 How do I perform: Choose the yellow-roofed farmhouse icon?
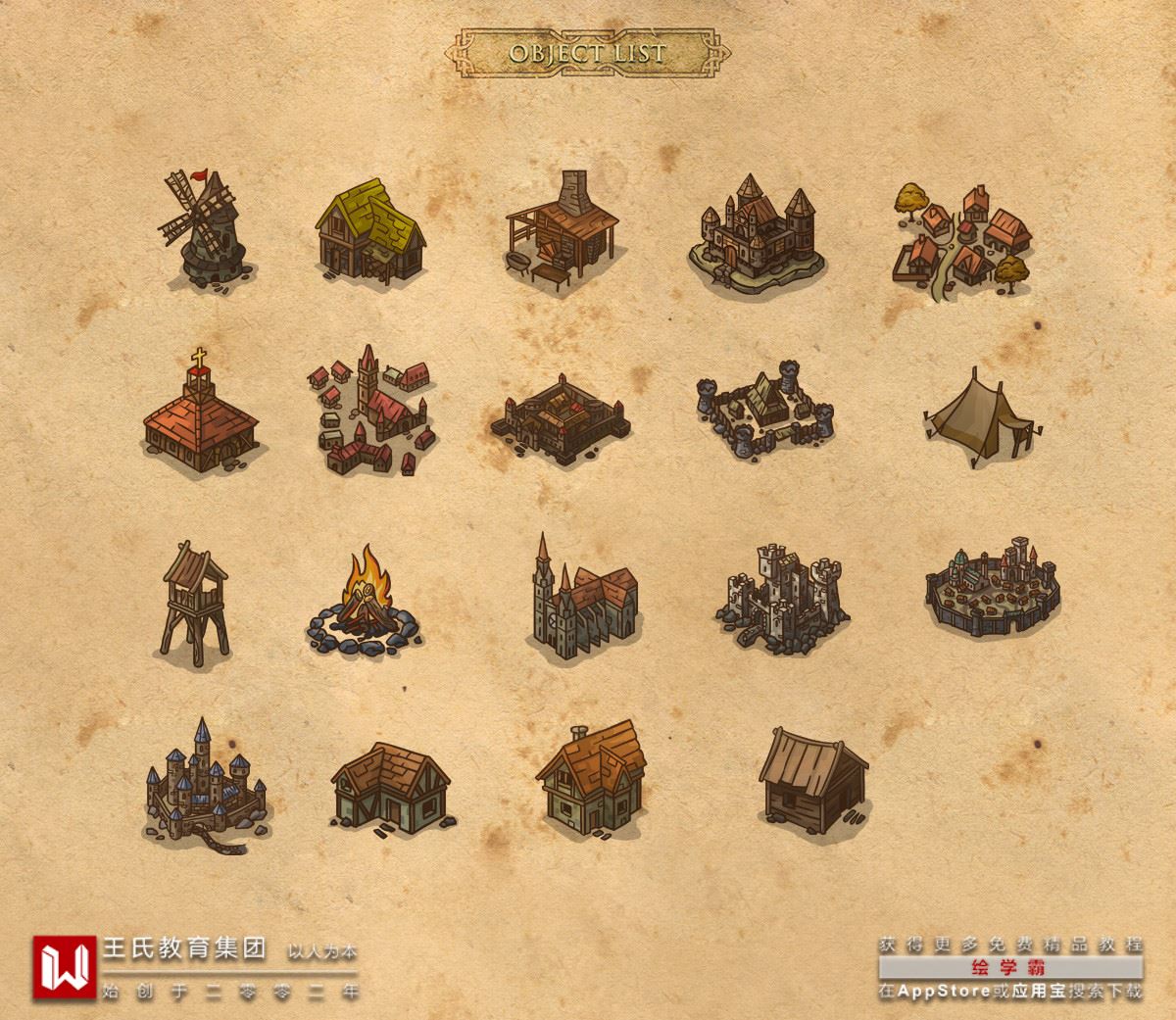(370, 230)
